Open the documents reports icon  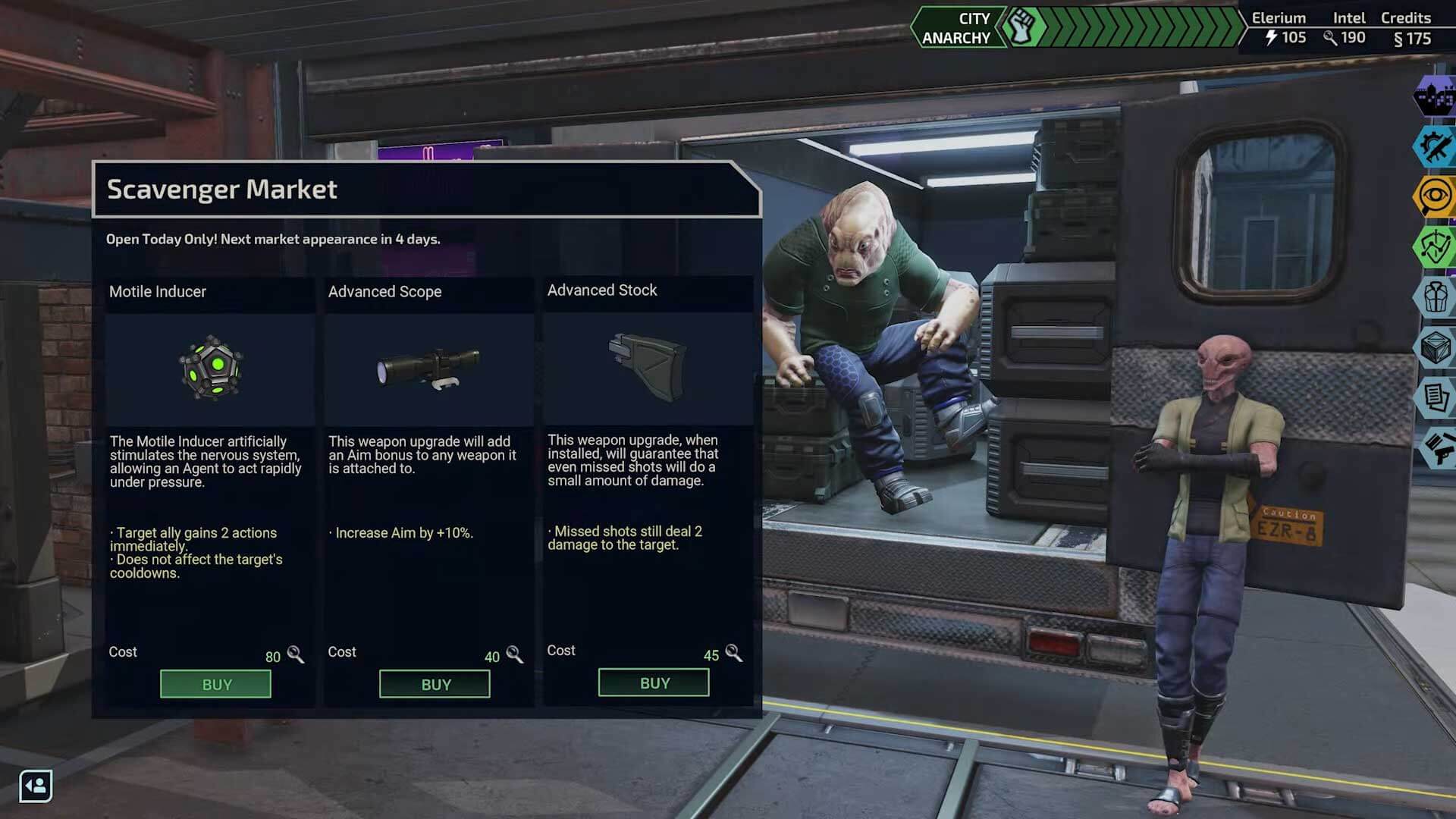(1435, 397)
